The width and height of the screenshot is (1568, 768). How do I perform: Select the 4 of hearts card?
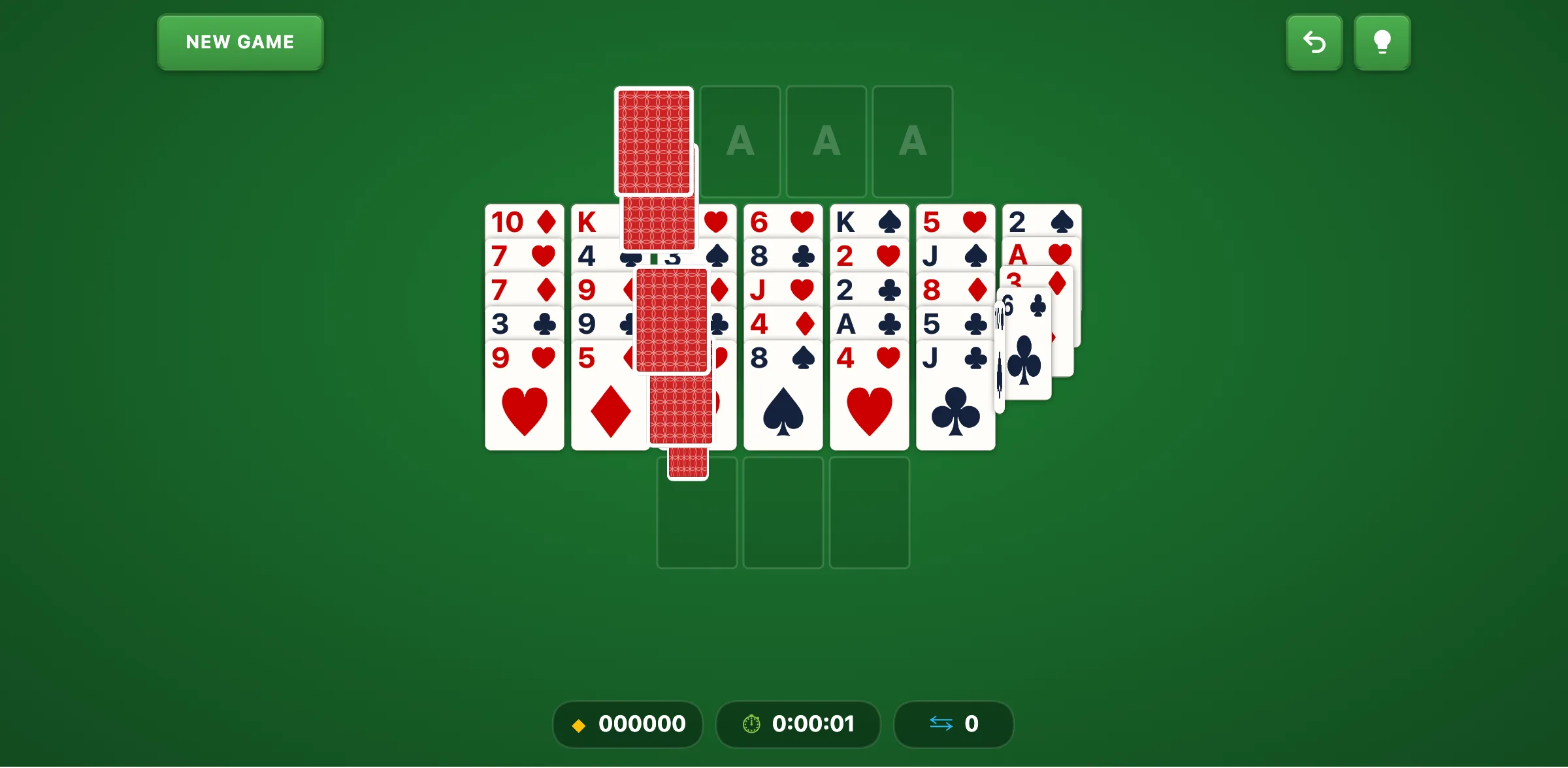(x=869, y=392)
